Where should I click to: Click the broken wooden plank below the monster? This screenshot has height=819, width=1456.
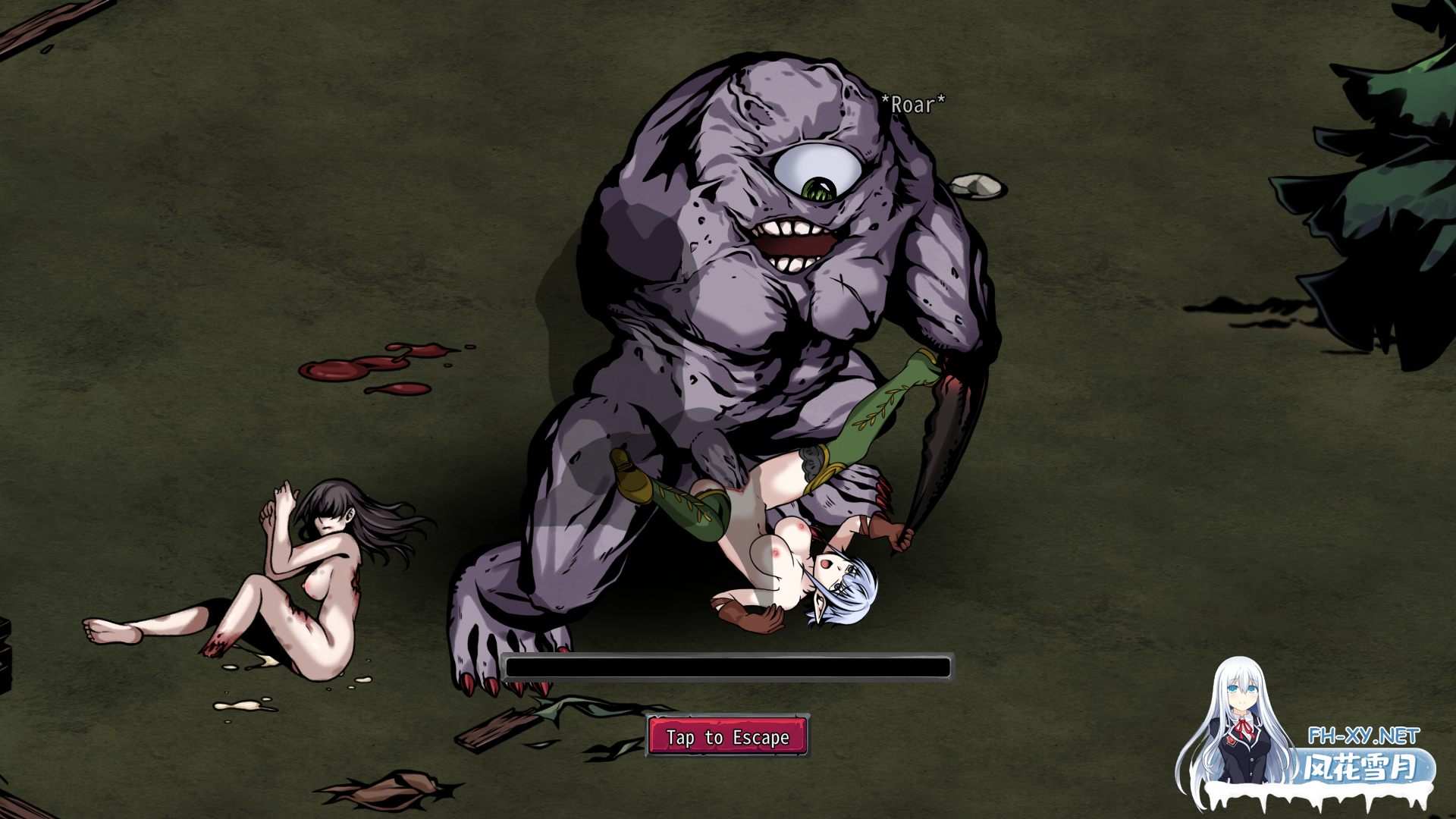point(500,730)
